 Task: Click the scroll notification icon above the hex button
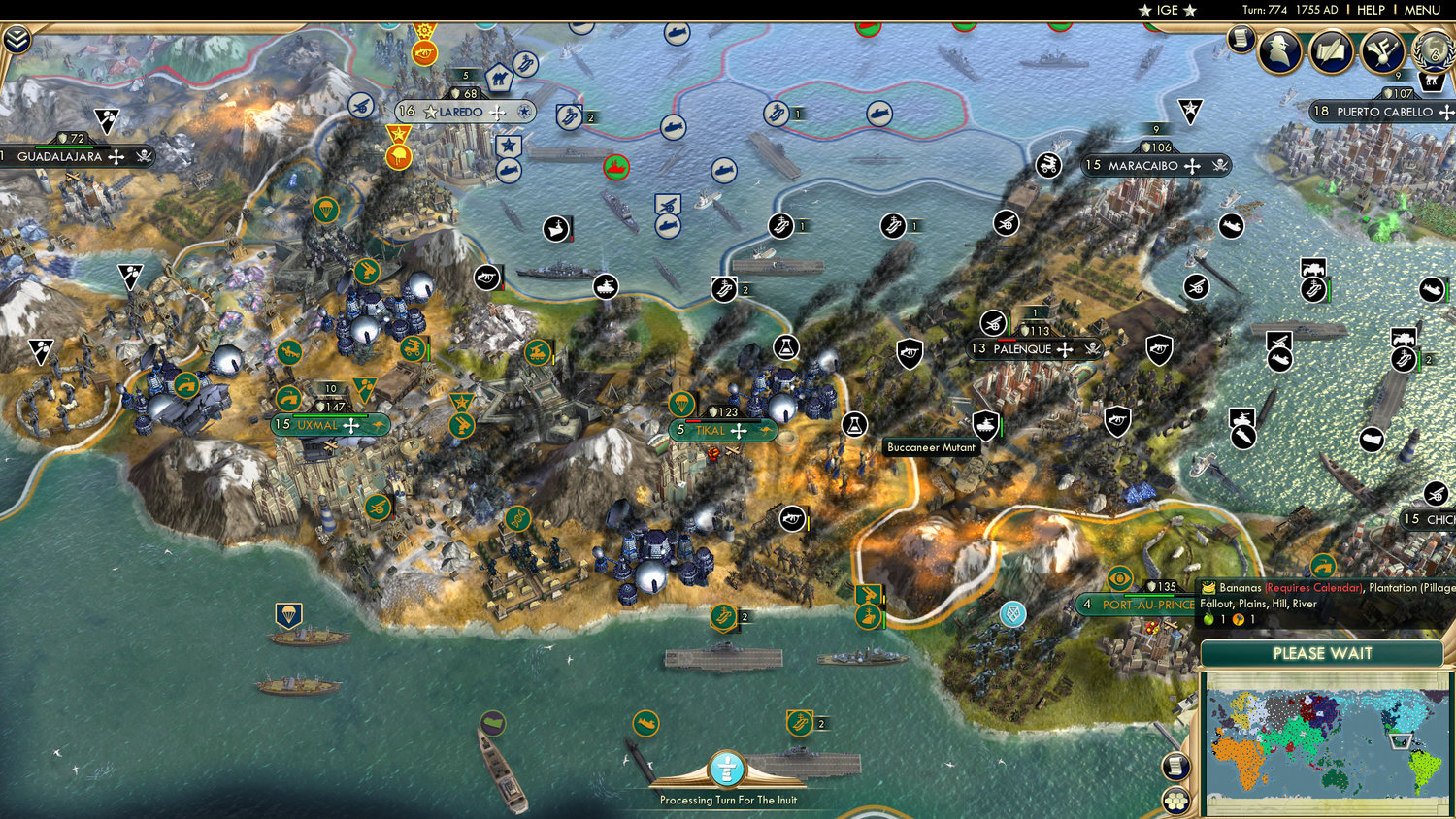1175,768
